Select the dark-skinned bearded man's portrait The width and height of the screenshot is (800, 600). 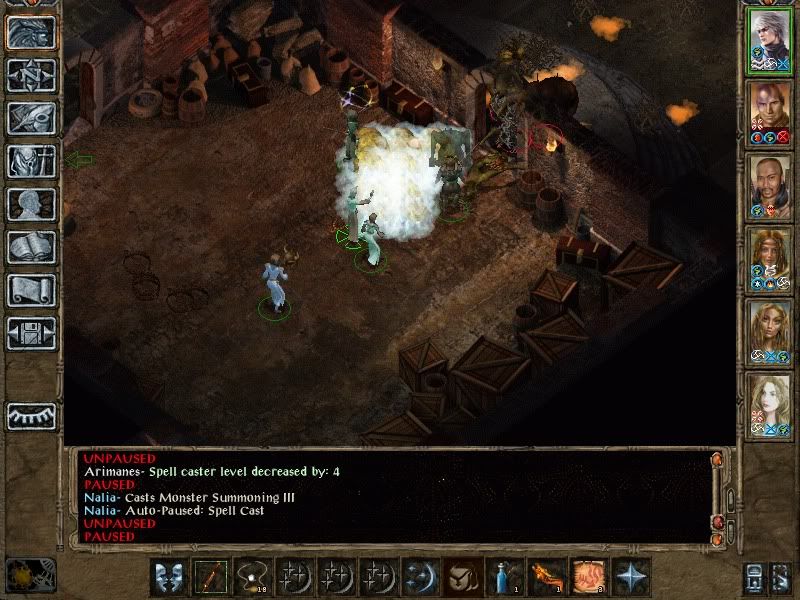(x=769, y=185)
